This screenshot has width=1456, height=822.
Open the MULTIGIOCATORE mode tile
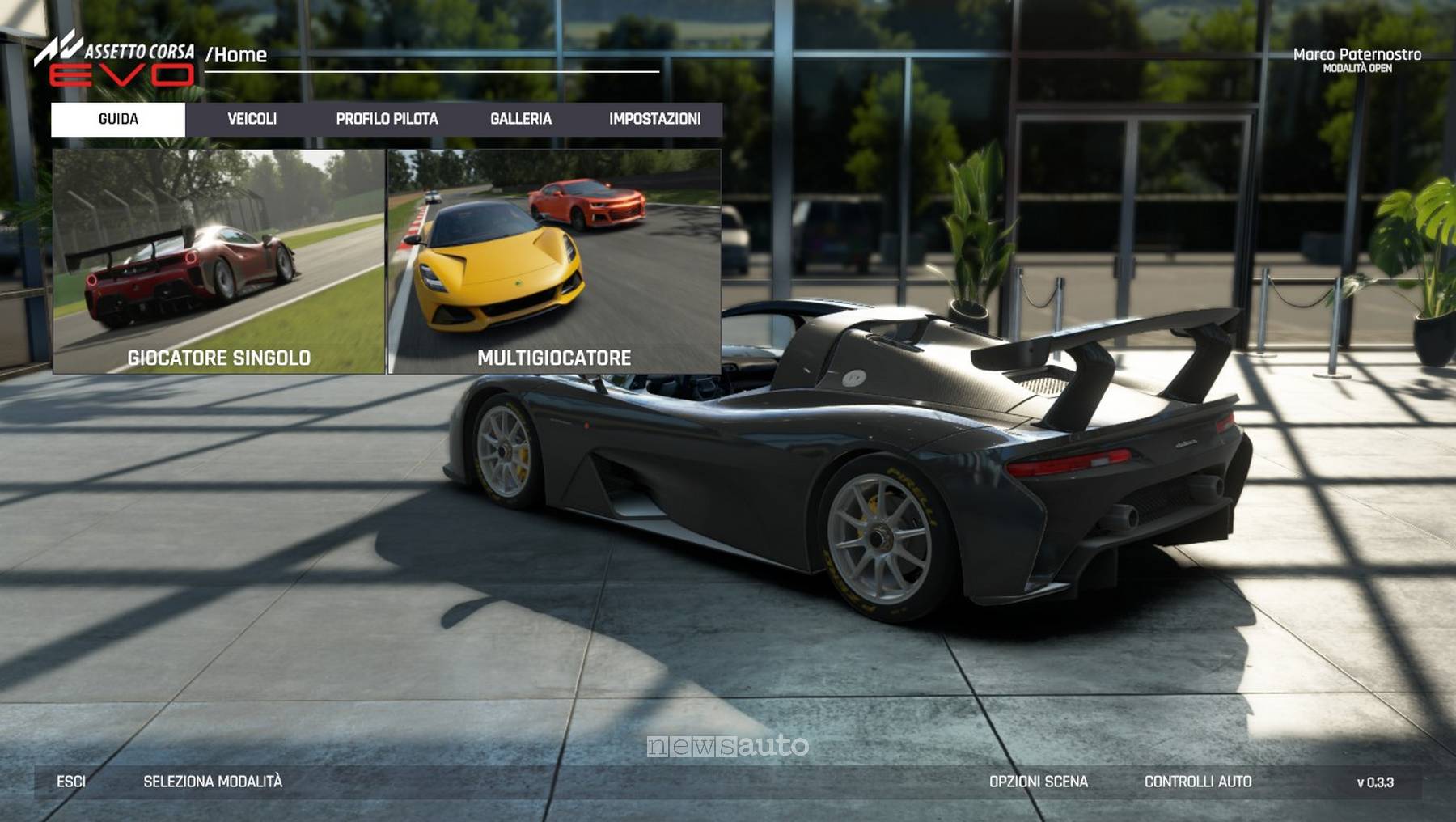click(x=554, y=261)
